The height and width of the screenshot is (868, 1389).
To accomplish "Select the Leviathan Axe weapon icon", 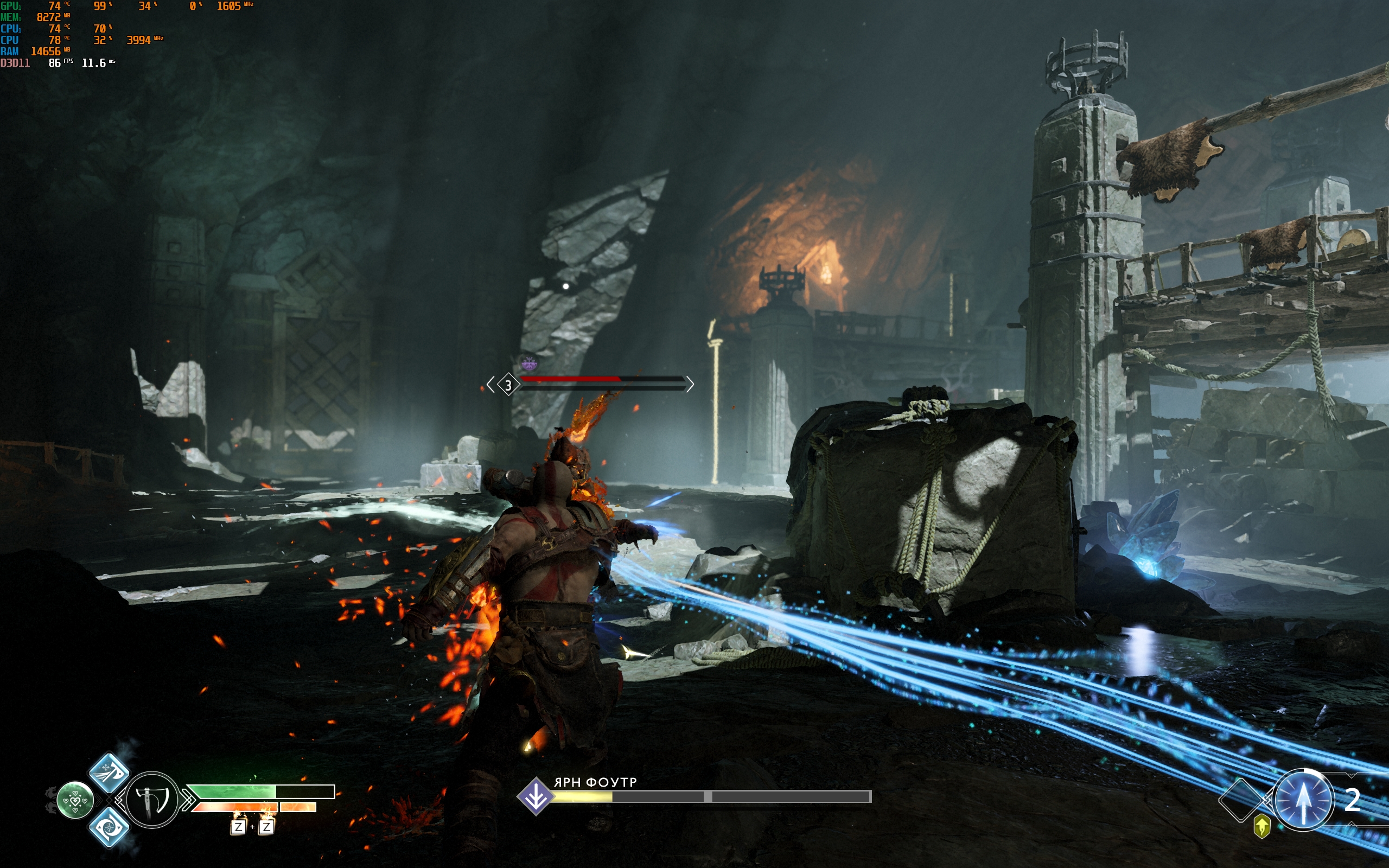I will (x=152, y=799).
